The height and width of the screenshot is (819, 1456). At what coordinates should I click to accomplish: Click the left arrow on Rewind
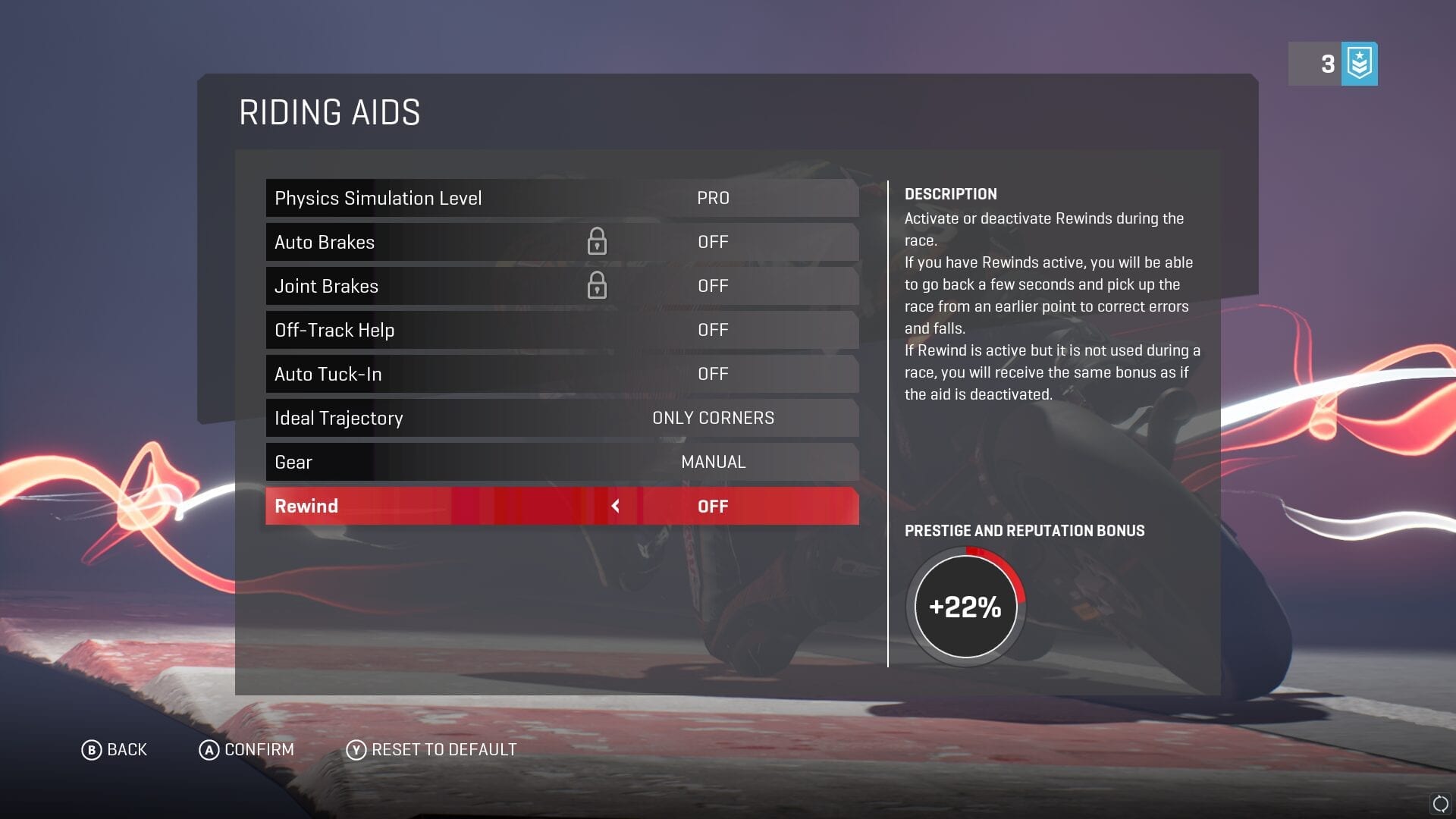[x=616, y=506]
